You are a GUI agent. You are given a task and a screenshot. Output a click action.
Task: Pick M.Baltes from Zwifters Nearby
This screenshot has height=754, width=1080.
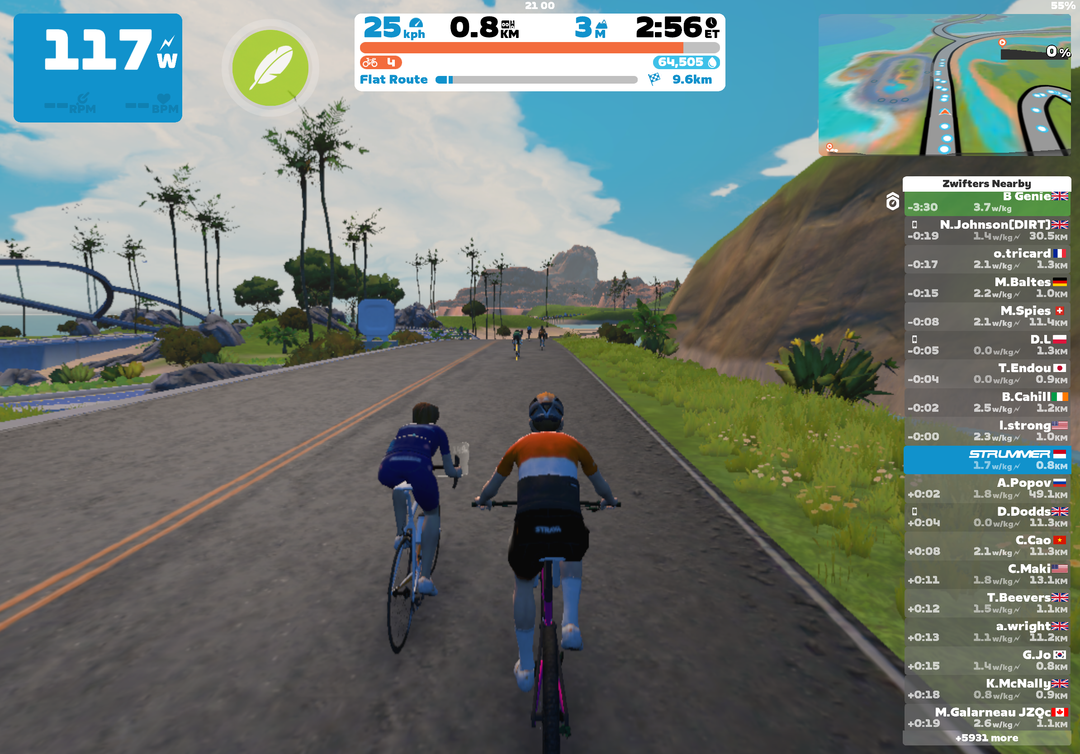pos(986,288)
